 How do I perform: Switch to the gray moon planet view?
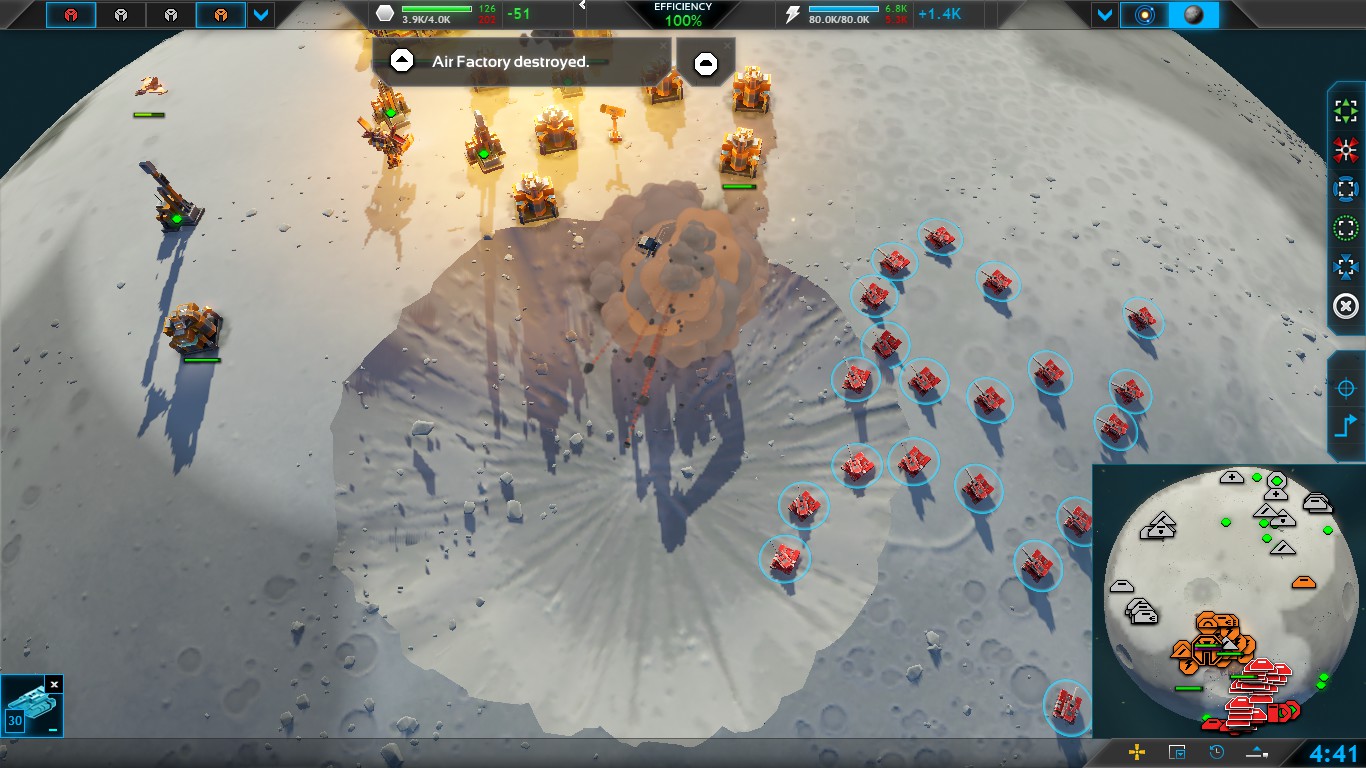[x=1193, y=15]
